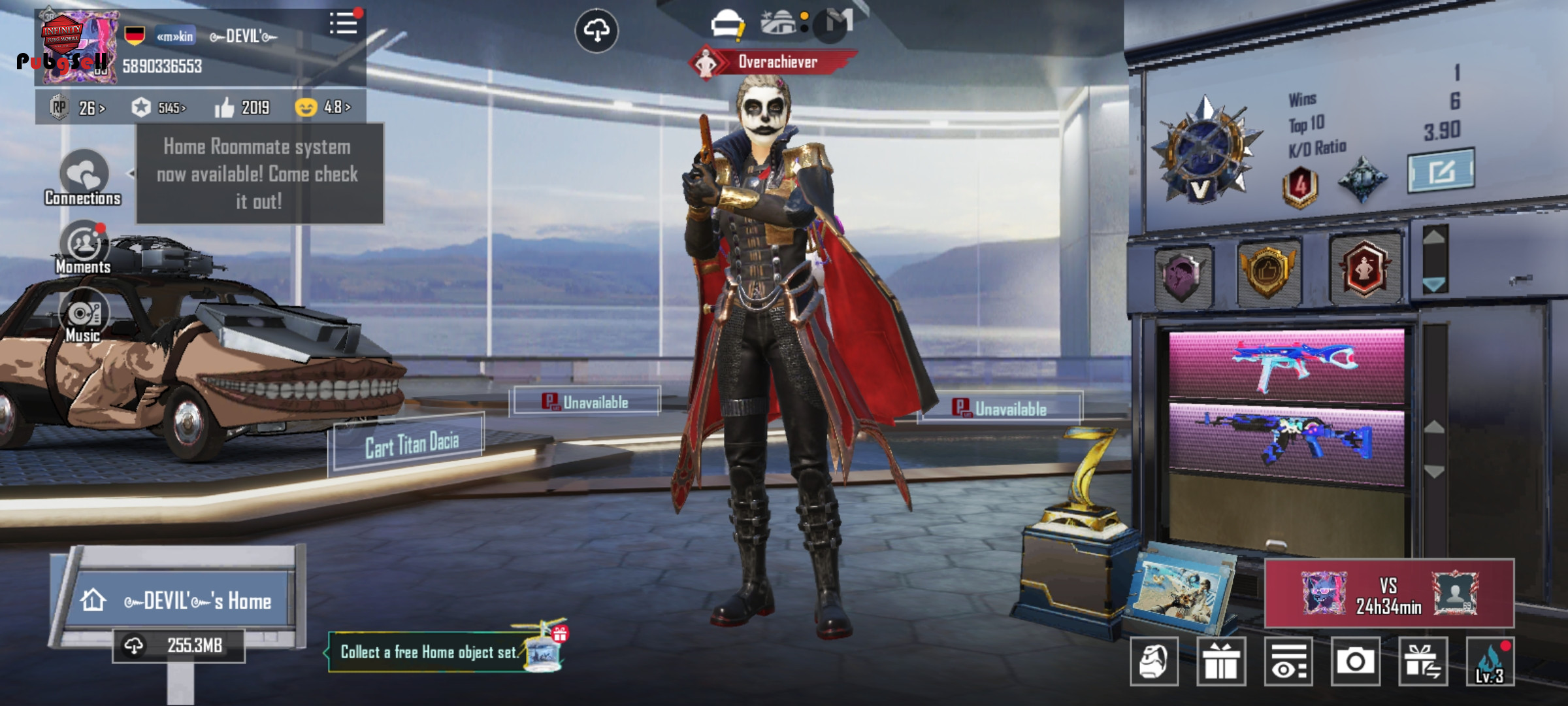
Task: Tap the cloud download icon at top
Action: tap(596, 31)
